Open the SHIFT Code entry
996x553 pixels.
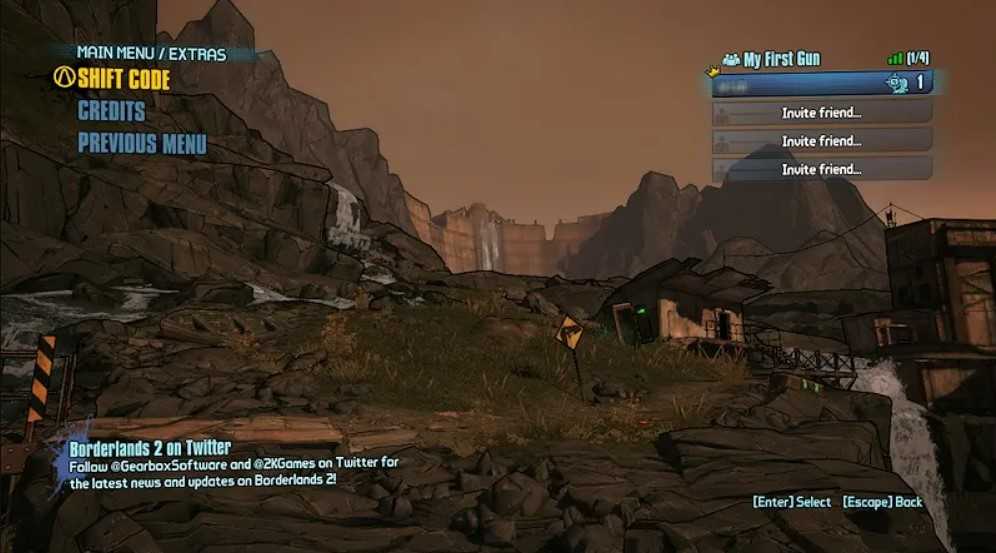[x=123, y=80]
